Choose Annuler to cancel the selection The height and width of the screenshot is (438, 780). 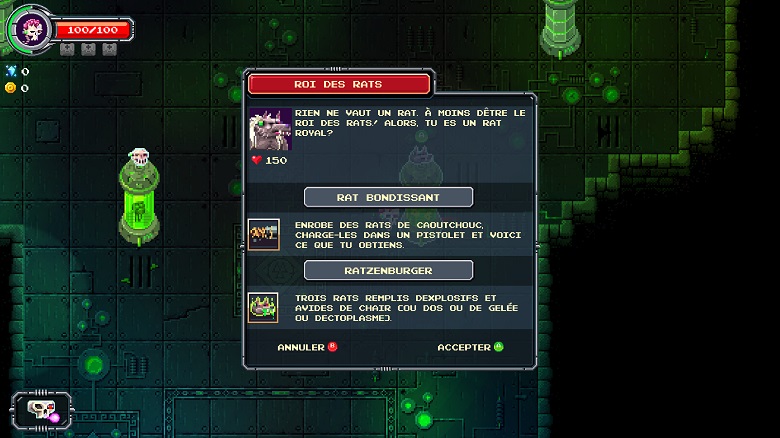pyautogui.click(x=307, y=347)
